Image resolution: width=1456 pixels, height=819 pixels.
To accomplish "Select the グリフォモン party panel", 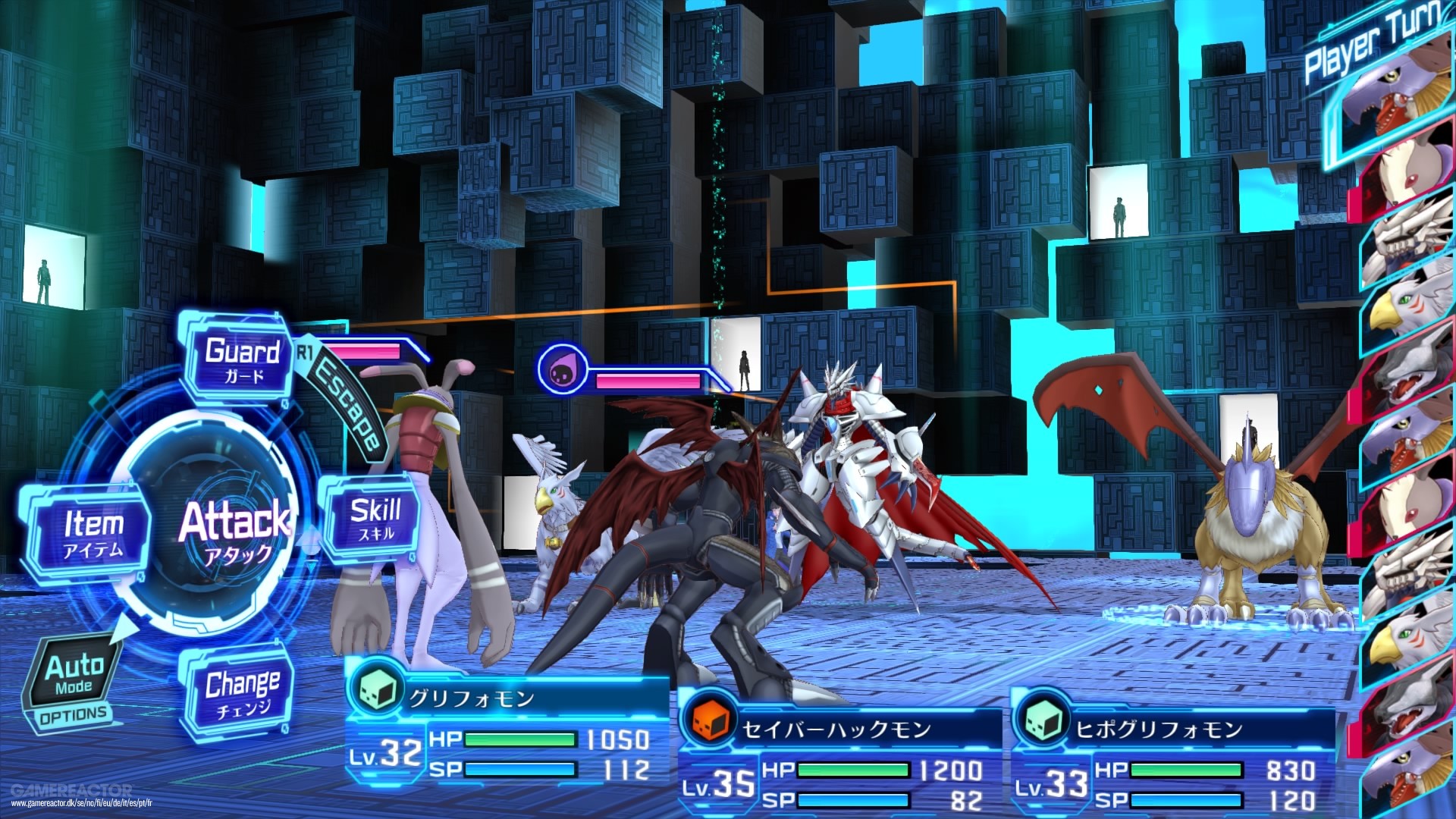I will 507,732.
